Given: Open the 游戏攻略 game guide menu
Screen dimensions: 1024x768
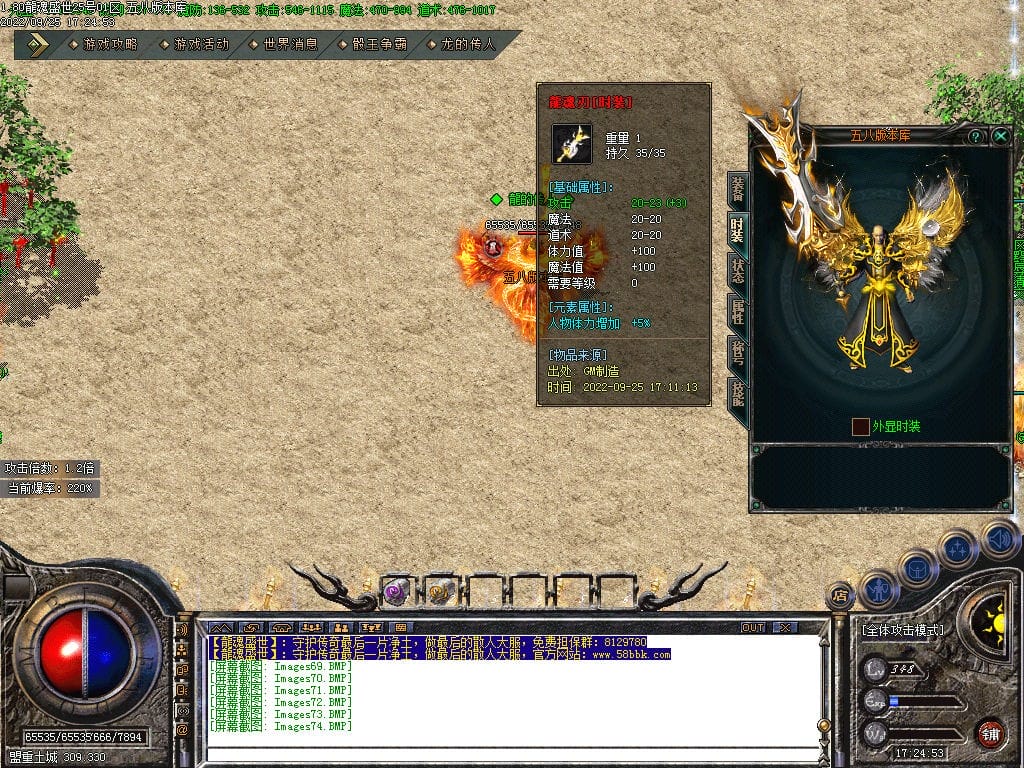Looking at the screenshot, I should point(104,45).
